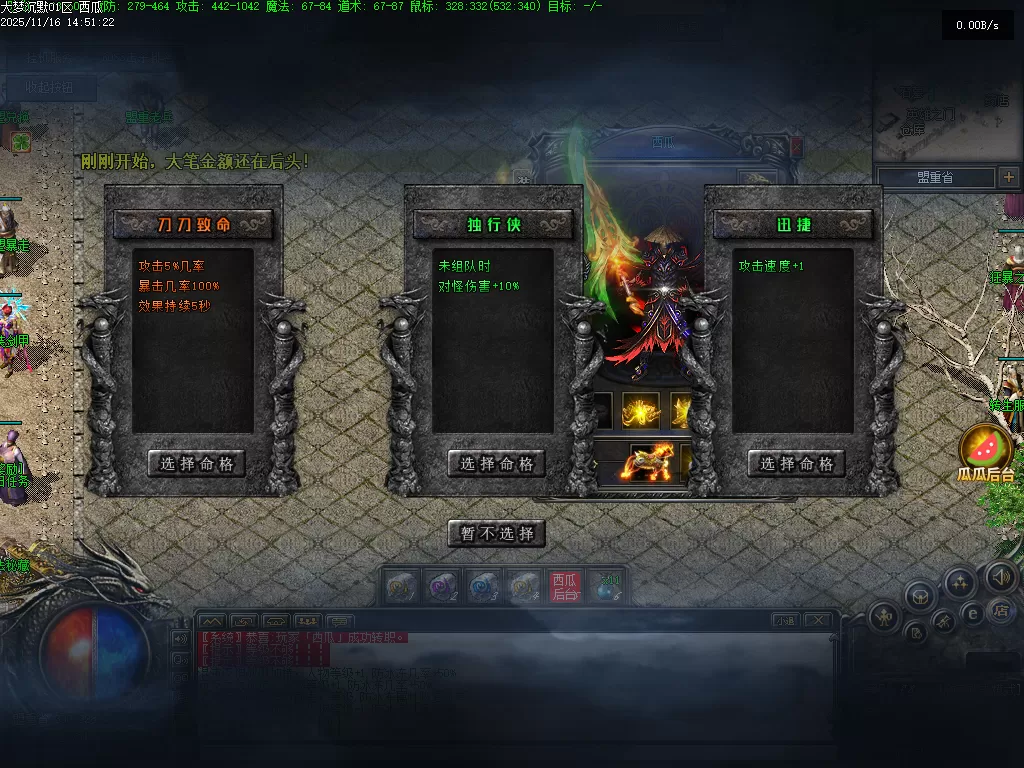Choose the 刀刀致命 destiny with its 选择命格 button
This screenshot has height=768, width=1024.
tap(196, 463)
